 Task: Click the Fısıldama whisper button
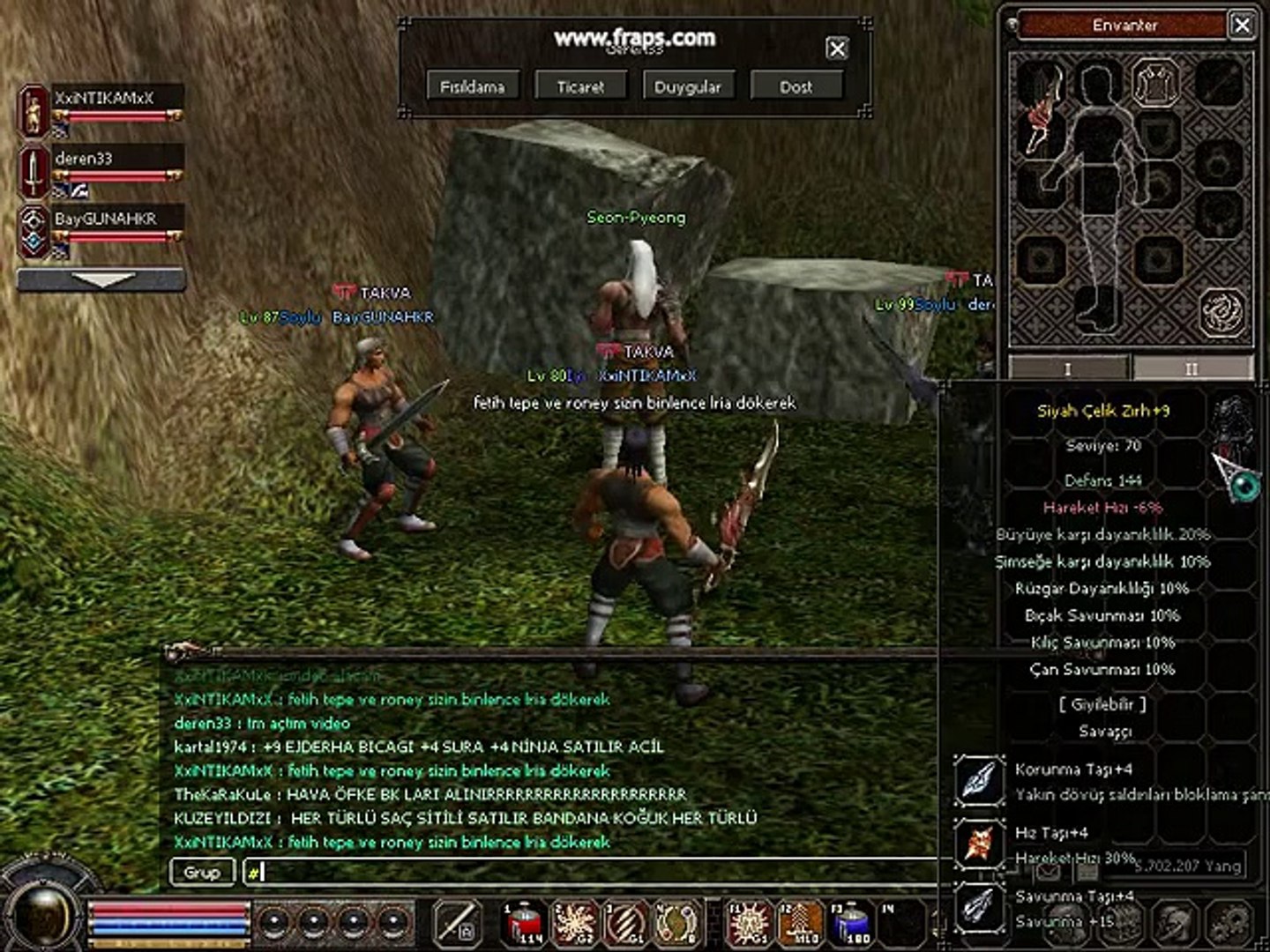pyautogui.click(x=473, y=86)
